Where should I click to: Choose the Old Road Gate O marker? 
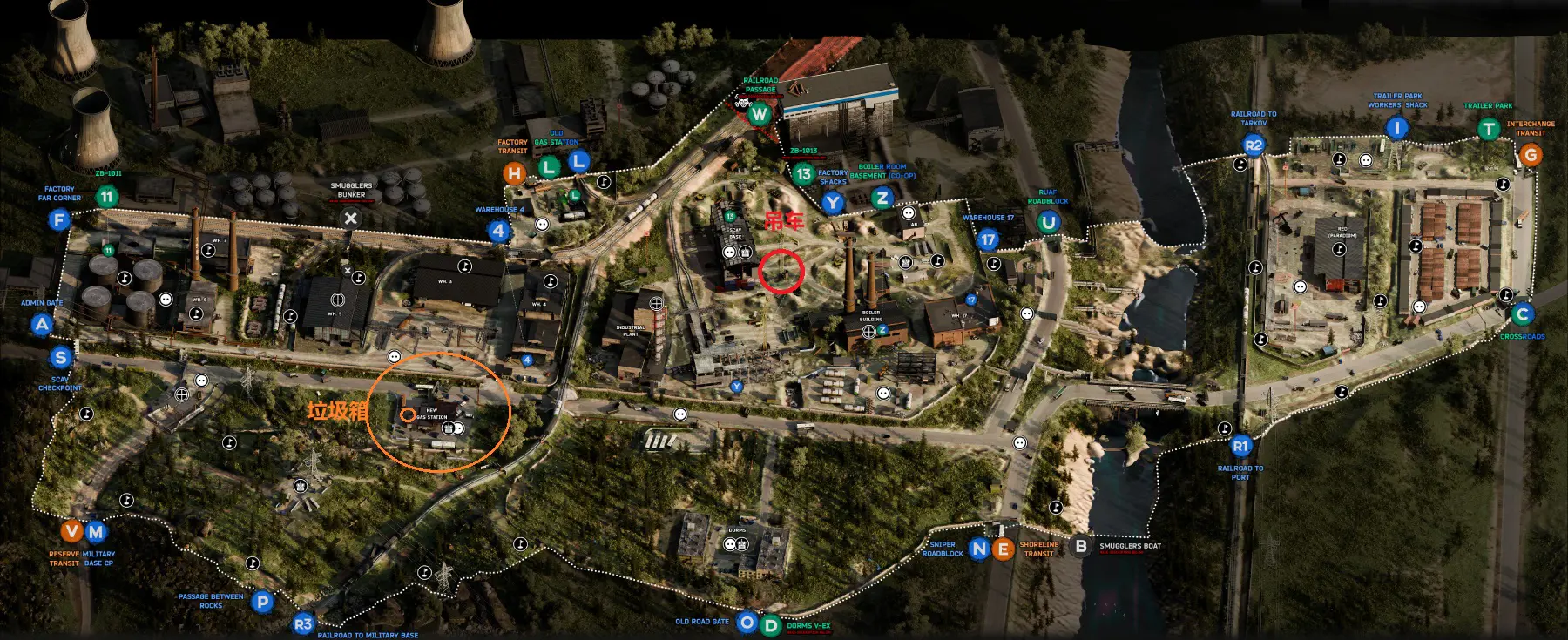747,623
